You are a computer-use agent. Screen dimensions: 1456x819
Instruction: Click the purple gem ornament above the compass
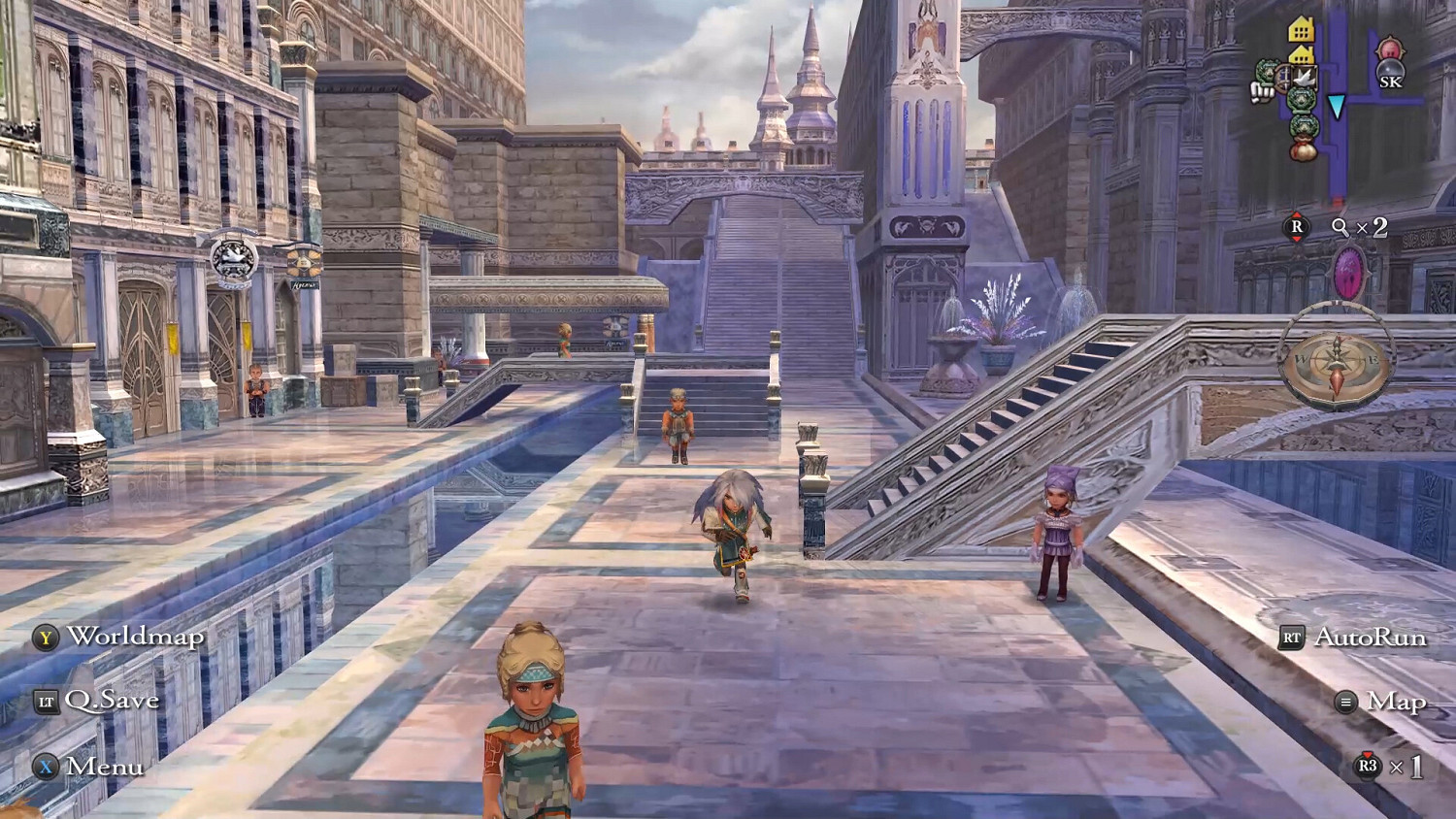[1349, 270]
